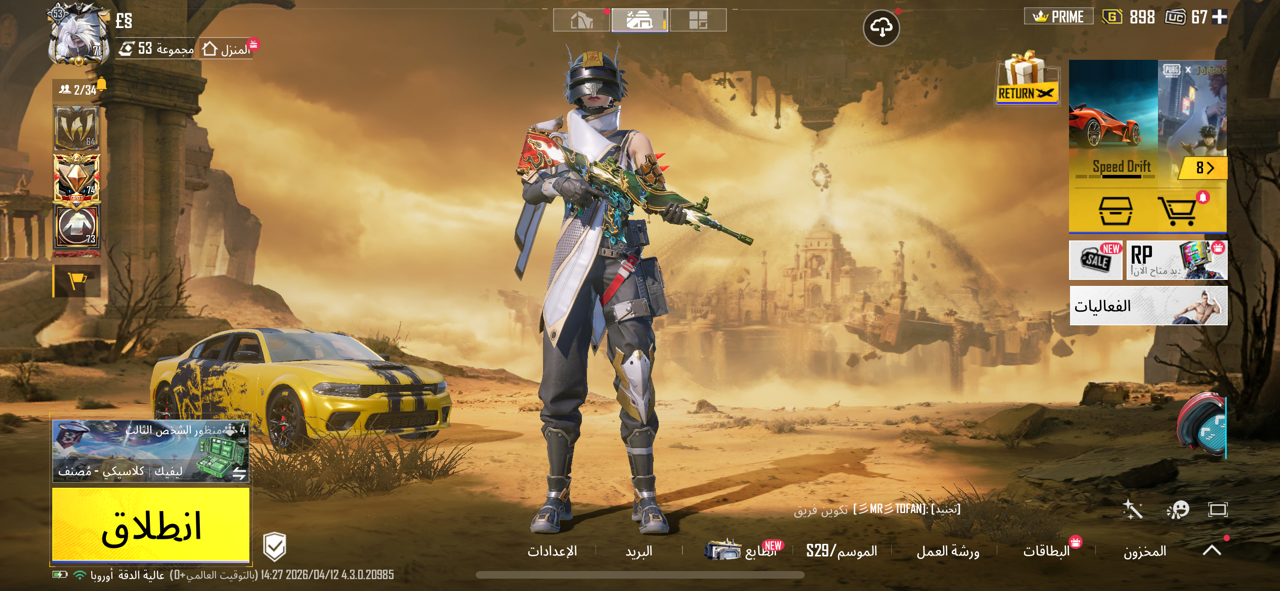The width and height of the screenshot is (1280, 591).
Task: Open the mail inbox
Action: coord(639,551)
